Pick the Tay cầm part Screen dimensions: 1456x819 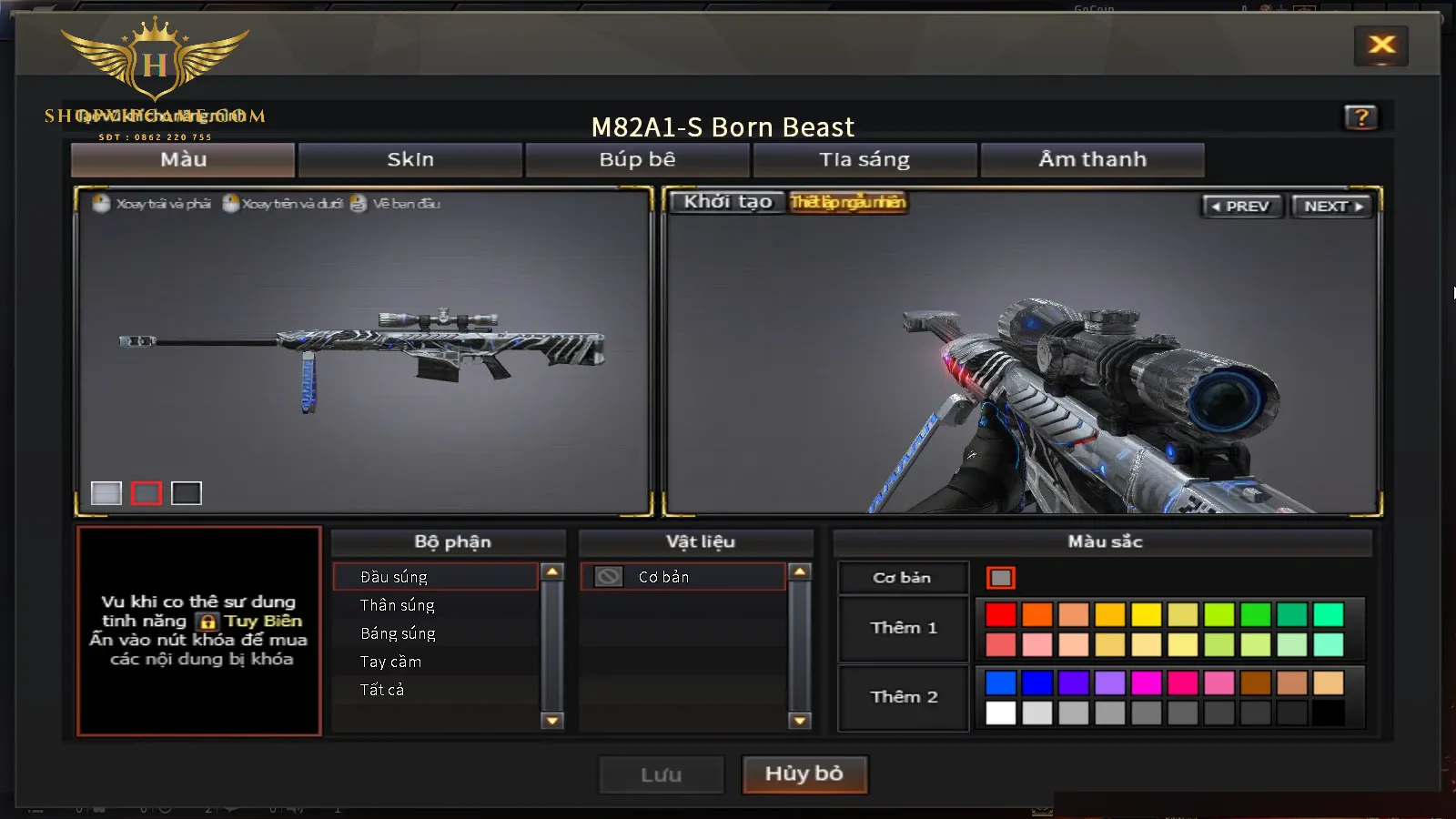390,662
